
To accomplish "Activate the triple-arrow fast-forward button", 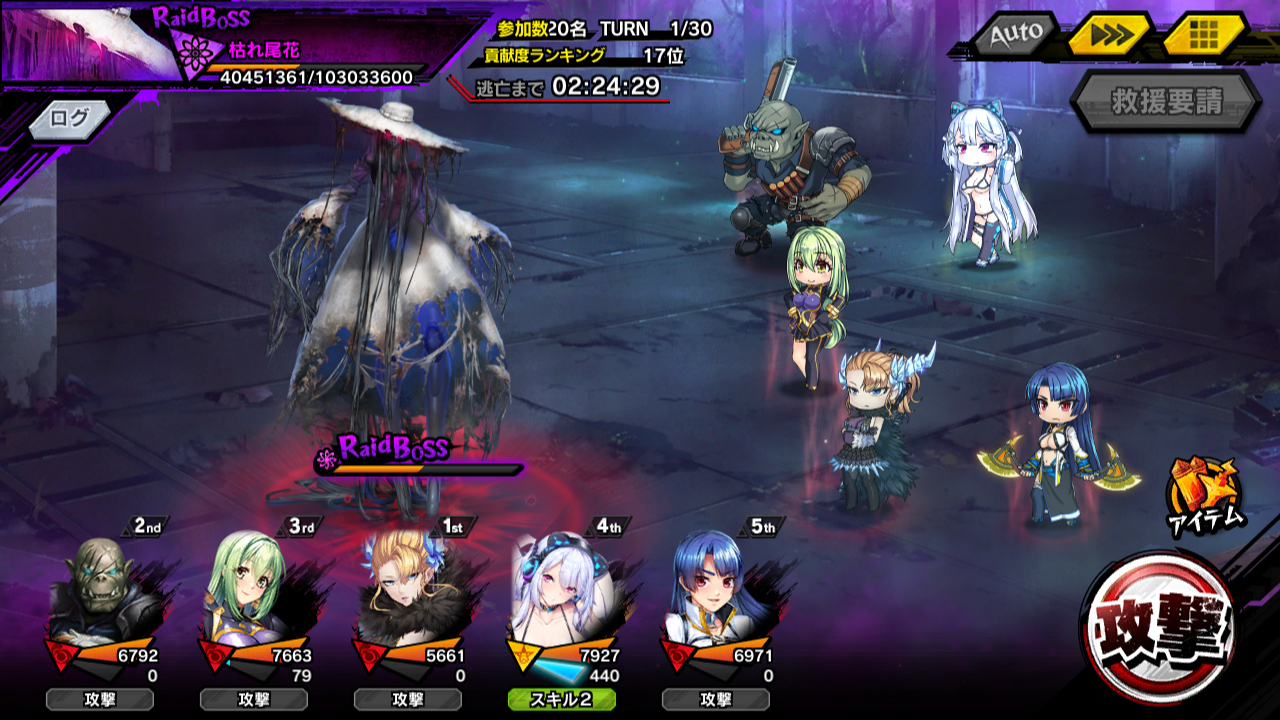I will [x=1110, y=36].
